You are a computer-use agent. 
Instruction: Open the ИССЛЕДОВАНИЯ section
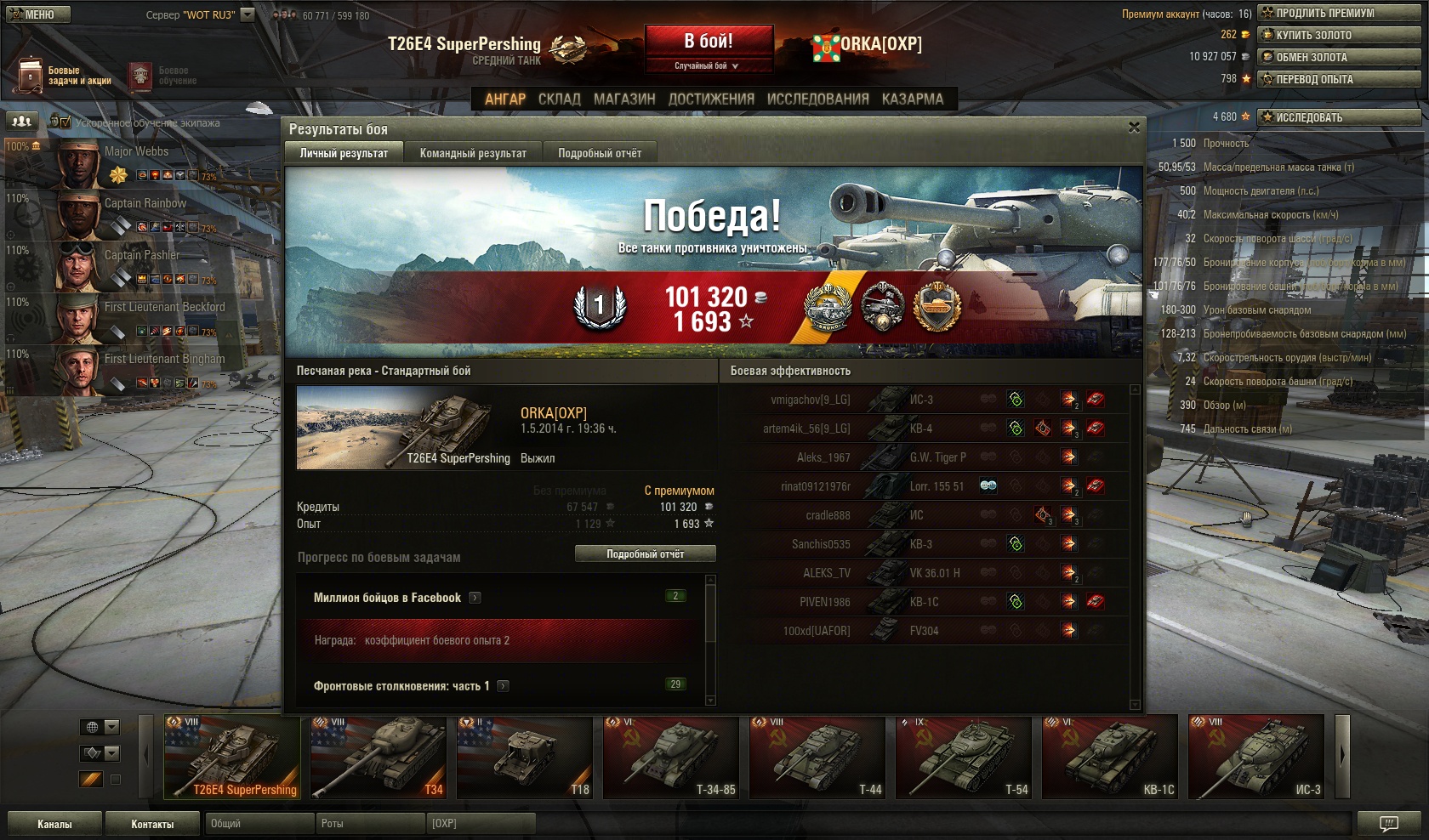pyautogui.click(x=817, y=99)
